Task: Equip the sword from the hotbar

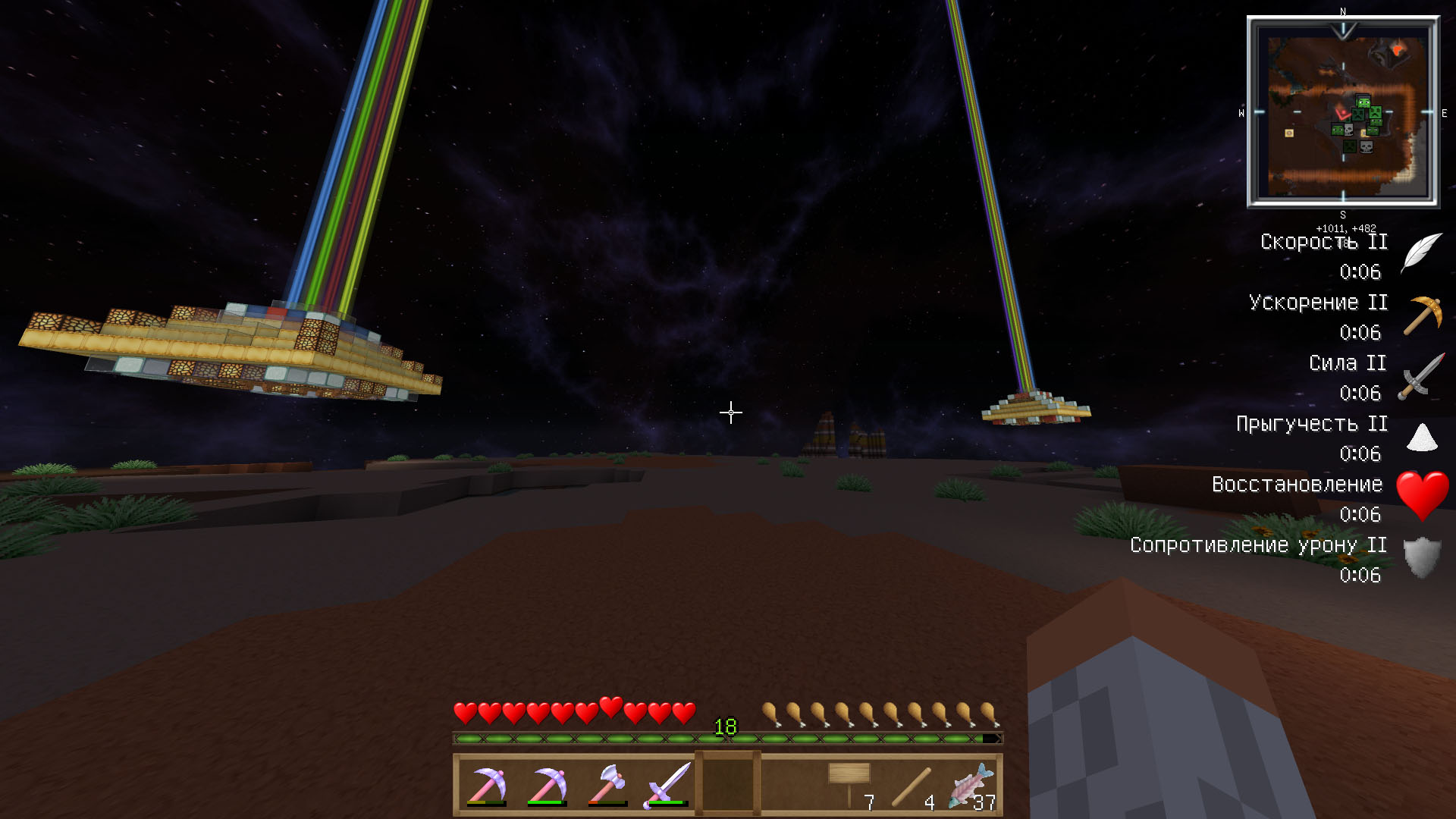Action: pyautogui.click(x=667, y=786)
